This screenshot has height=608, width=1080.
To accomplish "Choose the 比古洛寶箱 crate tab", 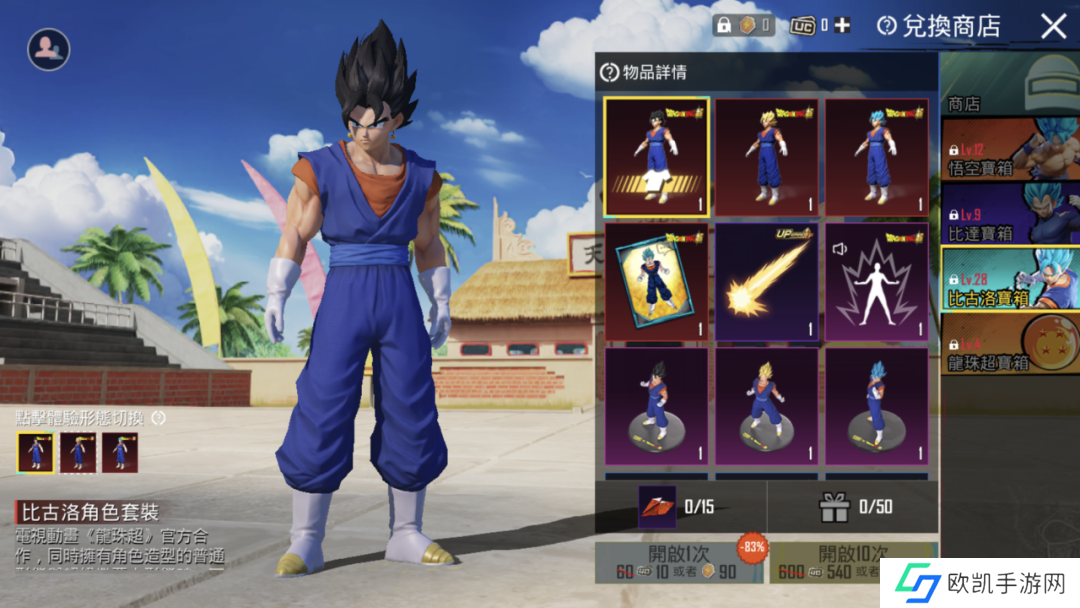I will point(1010,278).
